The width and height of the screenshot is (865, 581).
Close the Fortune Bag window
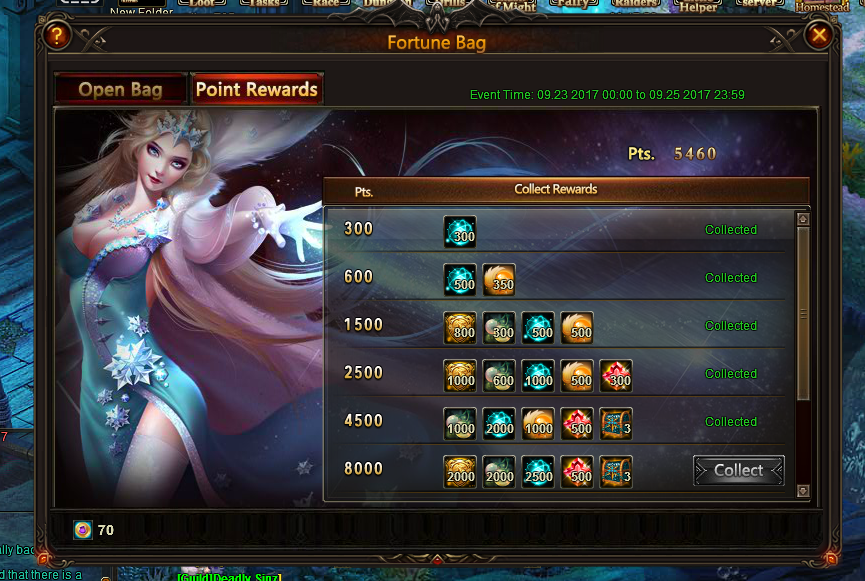pyautogui.click(x=819, y=37)
